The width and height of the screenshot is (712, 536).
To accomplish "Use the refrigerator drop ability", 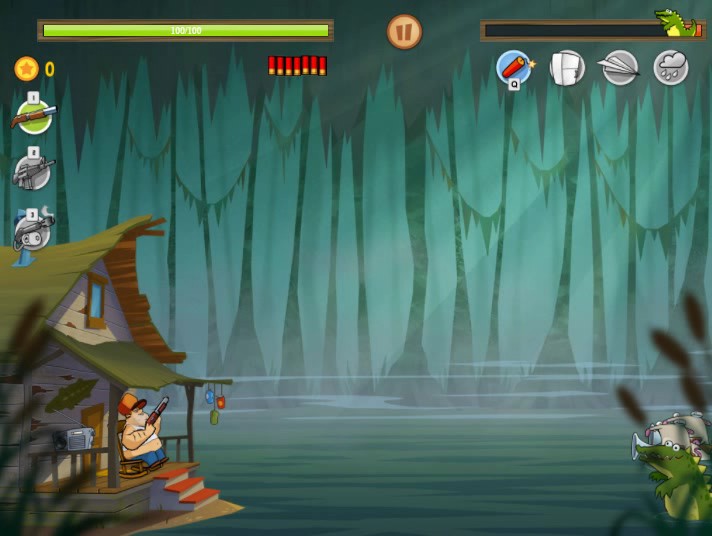I will pos(567,68).
